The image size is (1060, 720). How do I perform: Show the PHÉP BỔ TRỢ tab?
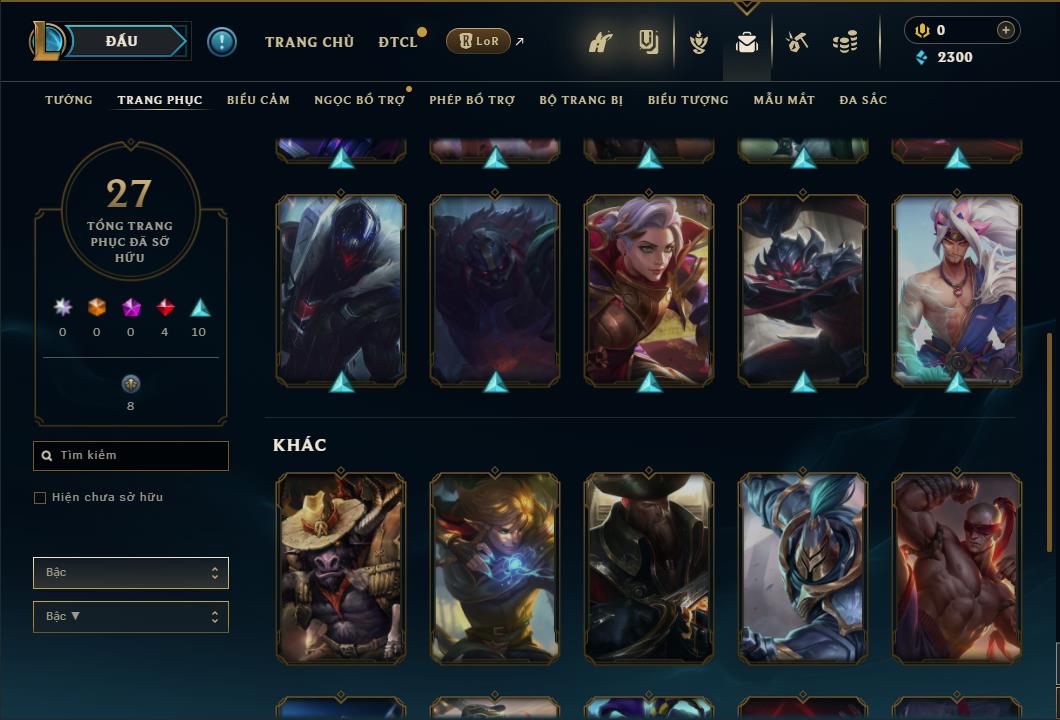(472, 100)
